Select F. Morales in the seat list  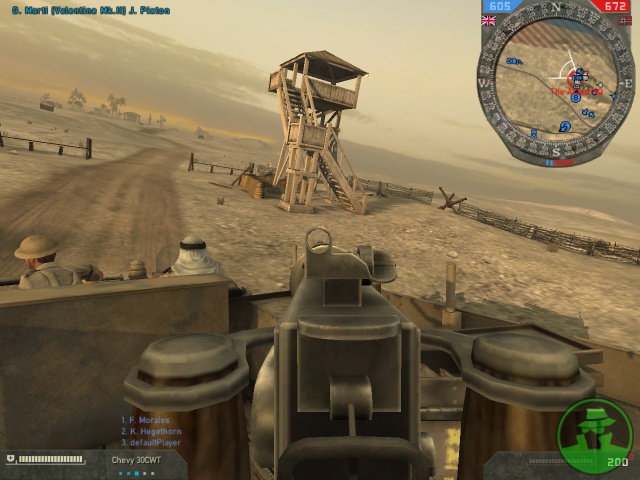pyautogui.click(x=145, y=420)
